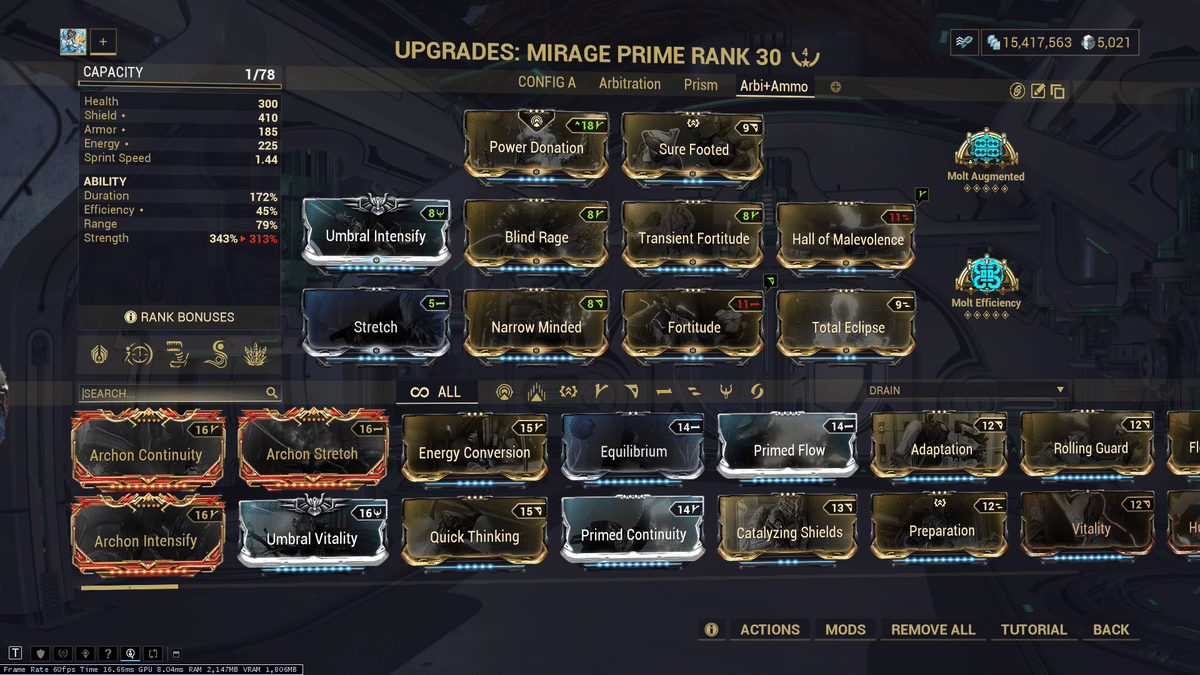Viewport: 1200px width, 675px height.
Task: Select the Arbitration config tab
Action: click(x=629, y=84)
